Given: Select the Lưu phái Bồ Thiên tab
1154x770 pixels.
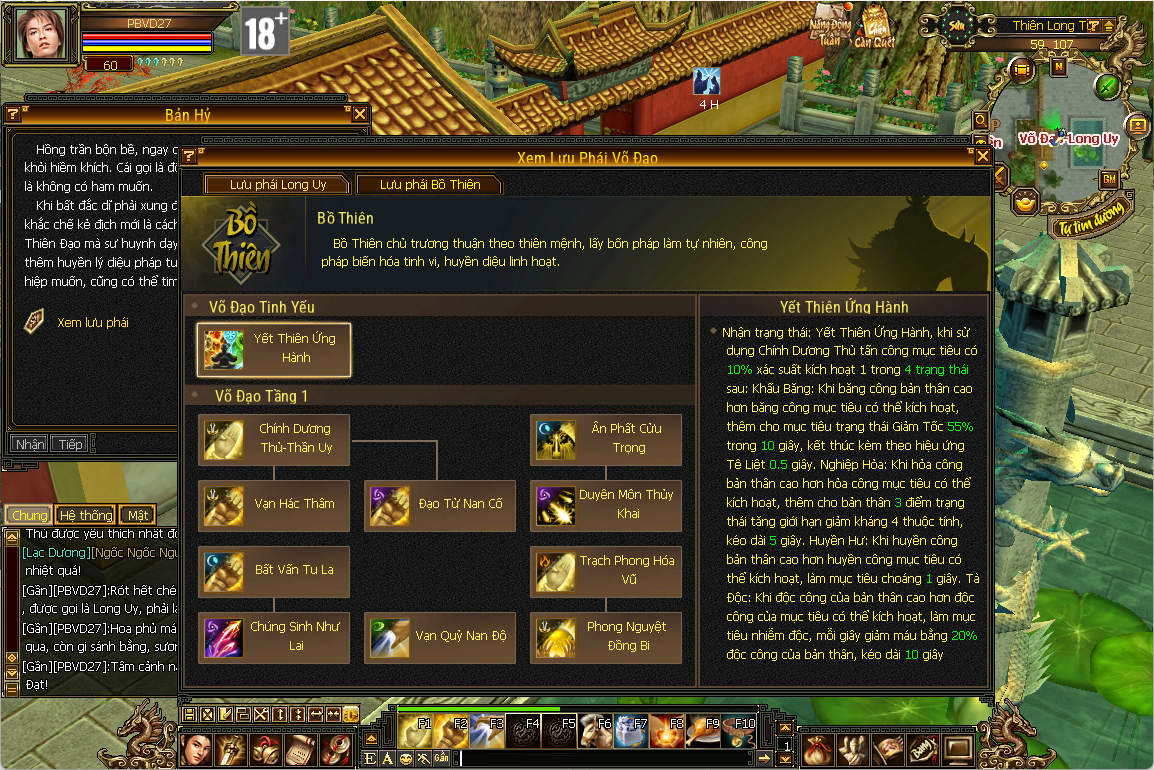Looking at the screenshot, I should coord(429,185).
